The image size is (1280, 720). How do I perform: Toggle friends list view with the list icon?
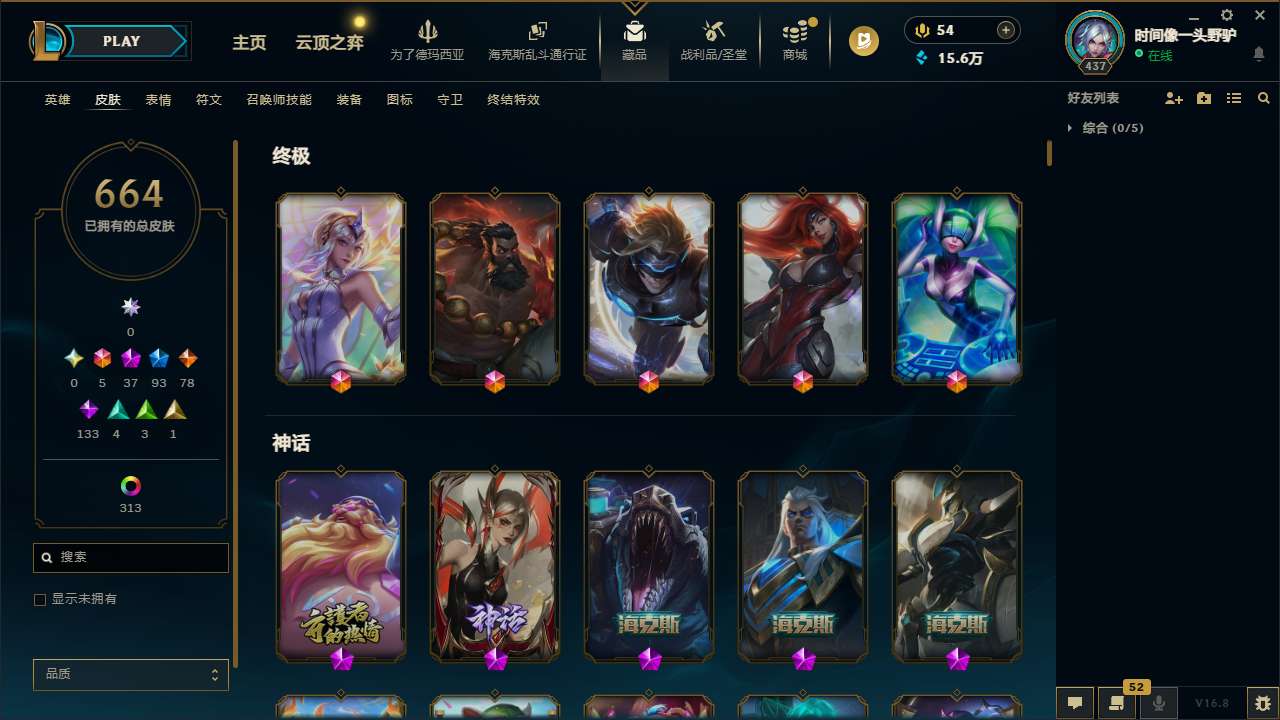tap(1234, 97)
